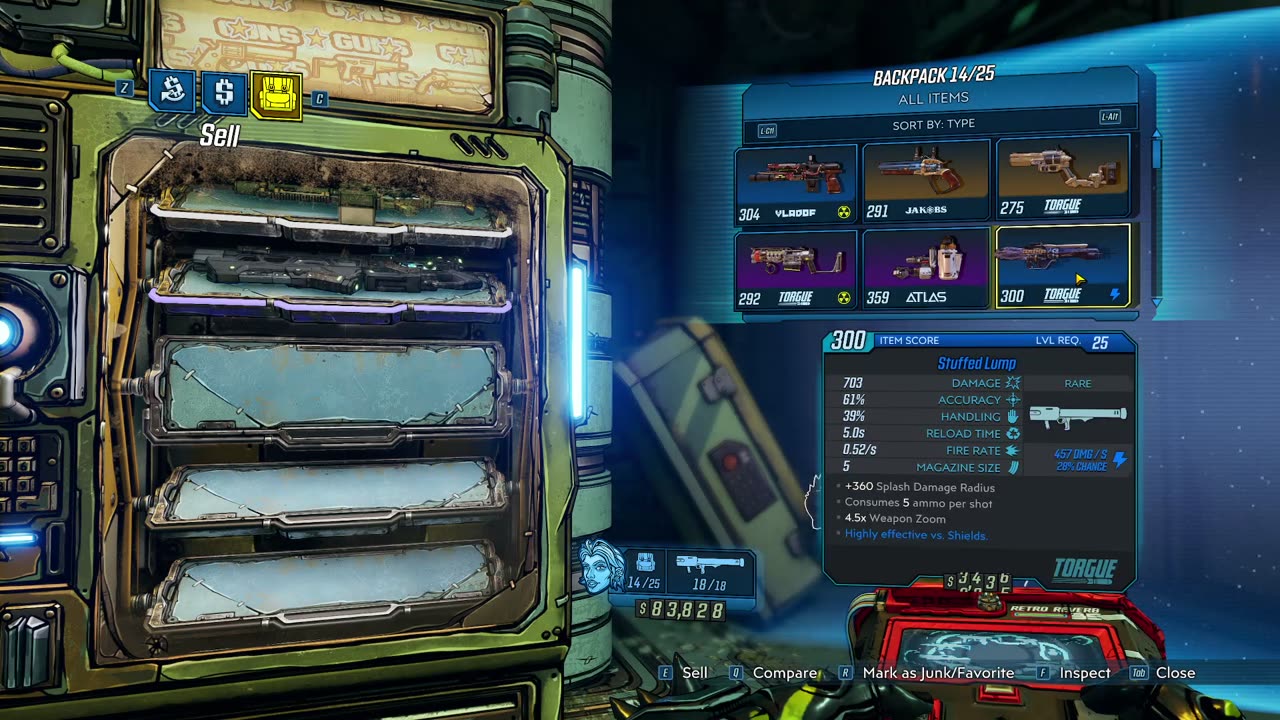The image size is (1280, 720).
Task: Choose the Atlas 359 weapon slot
Action: 926,269
